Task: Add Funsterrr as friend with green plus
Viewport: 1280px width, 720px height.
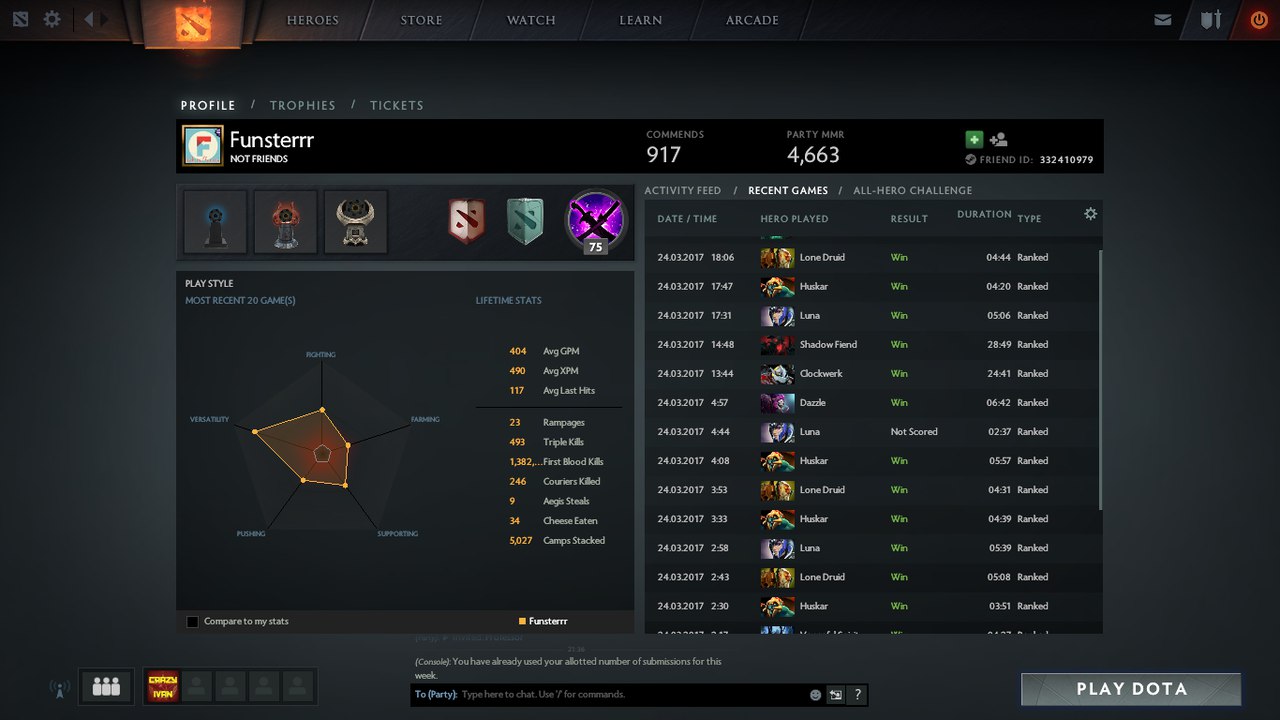Action: (x=974, y=140)
